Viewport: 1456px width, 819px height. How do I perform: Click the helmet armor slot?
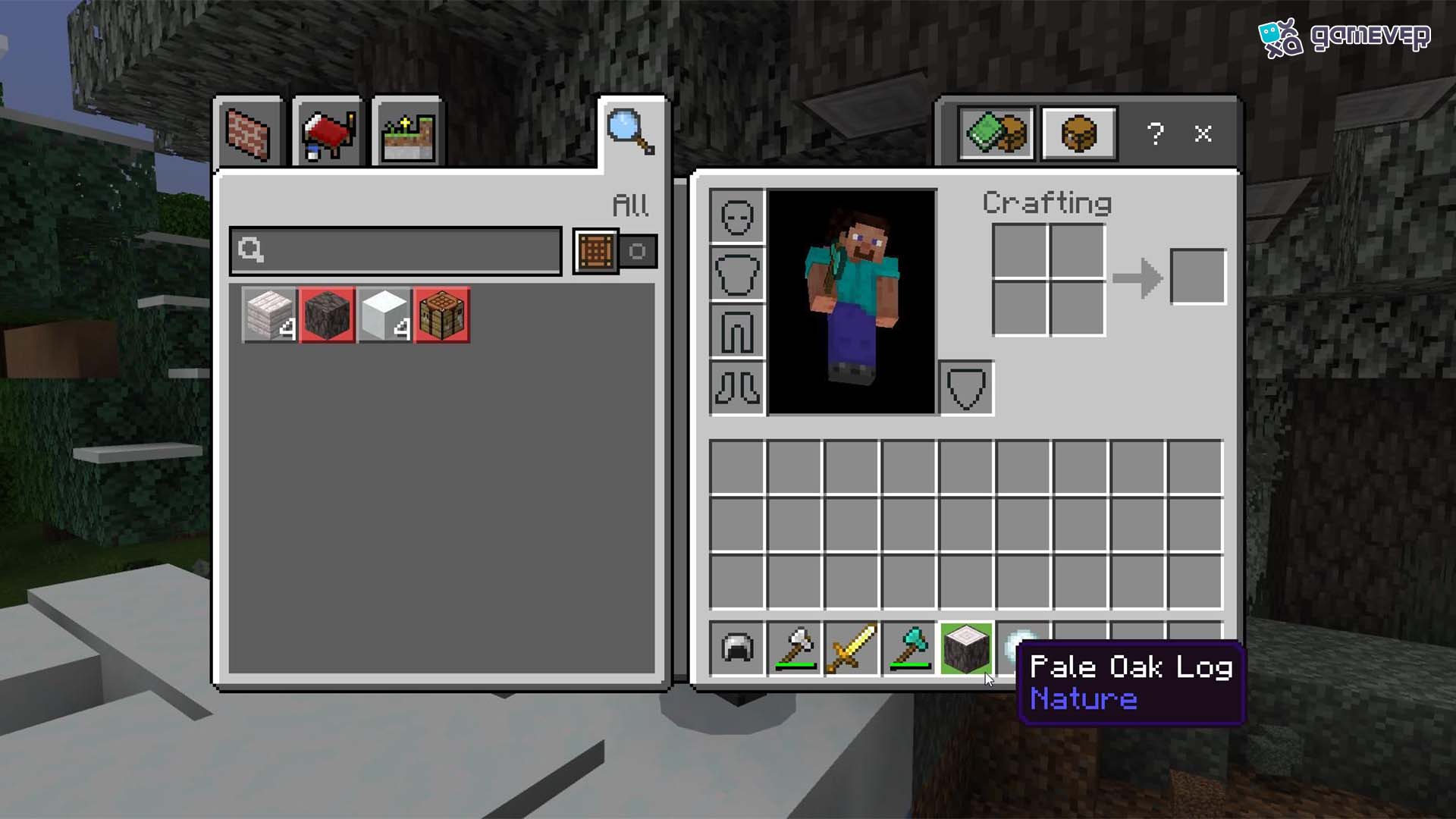tap(737, 217)
